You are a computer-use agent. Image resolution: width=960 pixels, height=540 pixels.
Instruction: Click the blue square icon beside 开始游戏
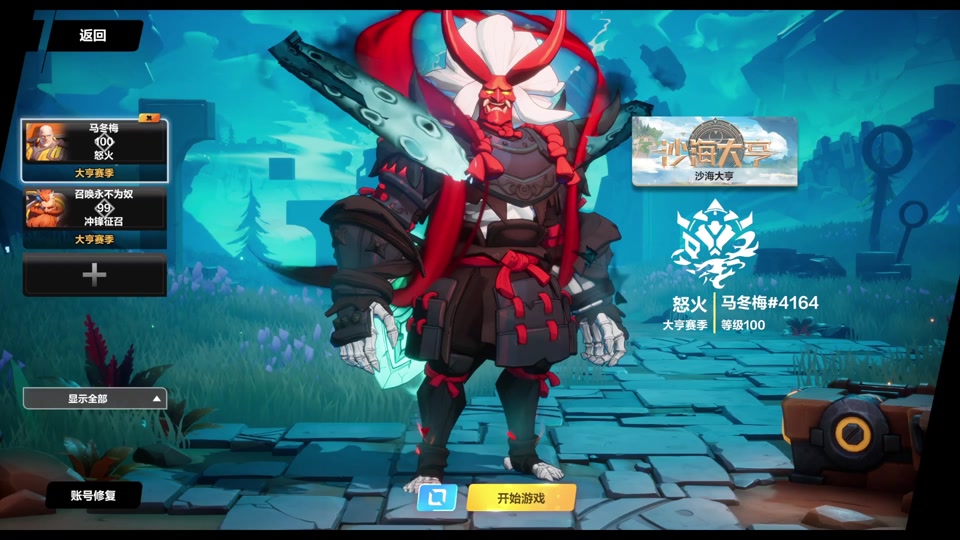click(437, 497)
